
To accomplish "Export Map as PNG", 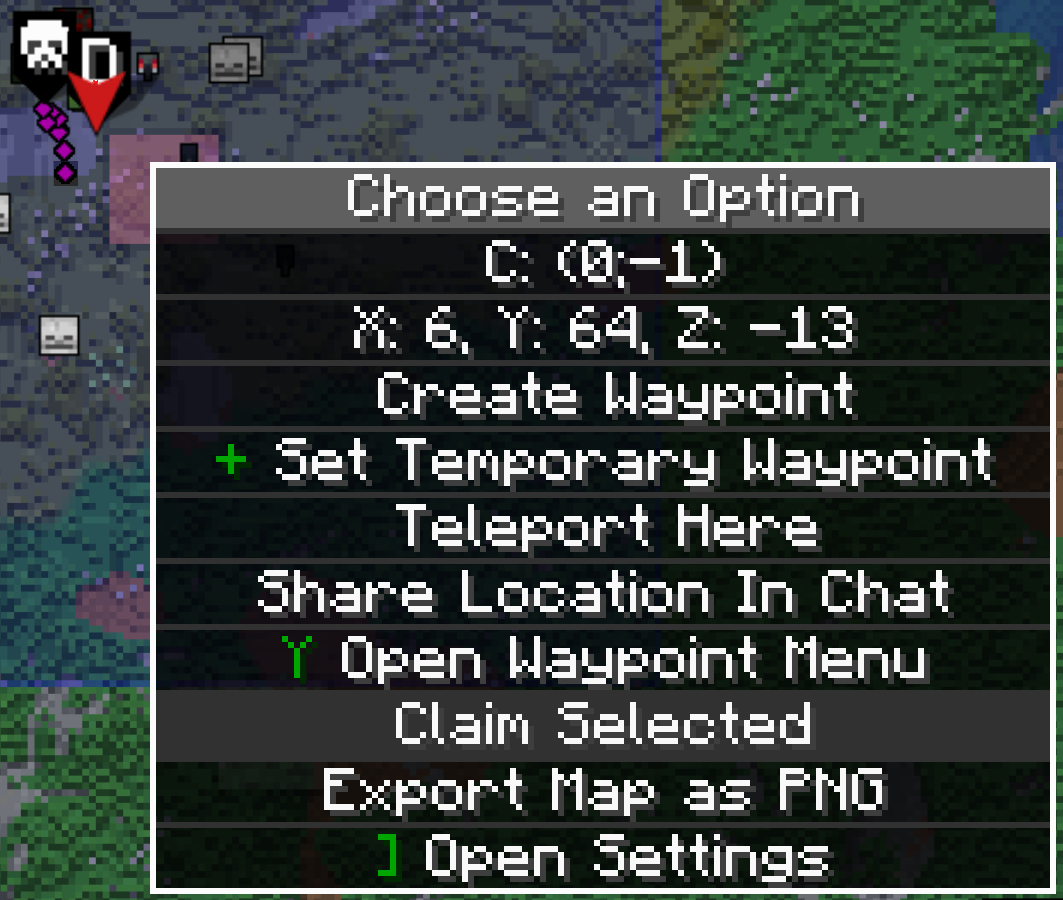I will coord(605,791).
